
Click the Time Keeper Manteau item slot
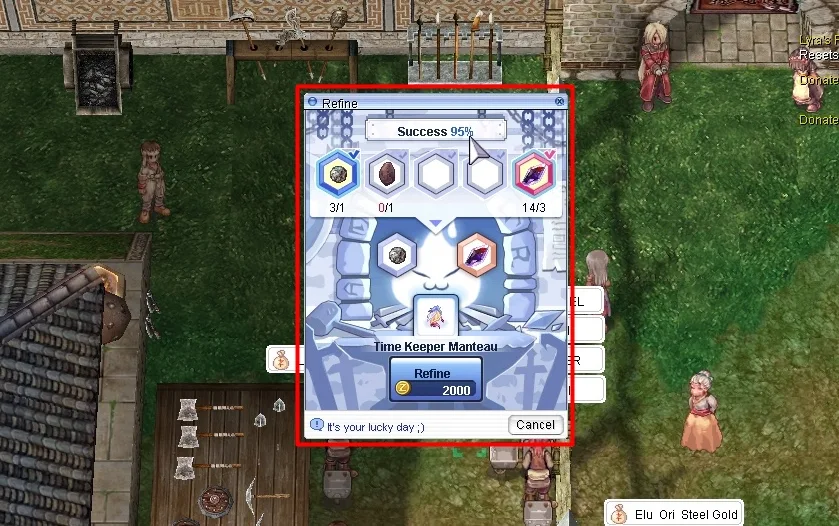435,318
